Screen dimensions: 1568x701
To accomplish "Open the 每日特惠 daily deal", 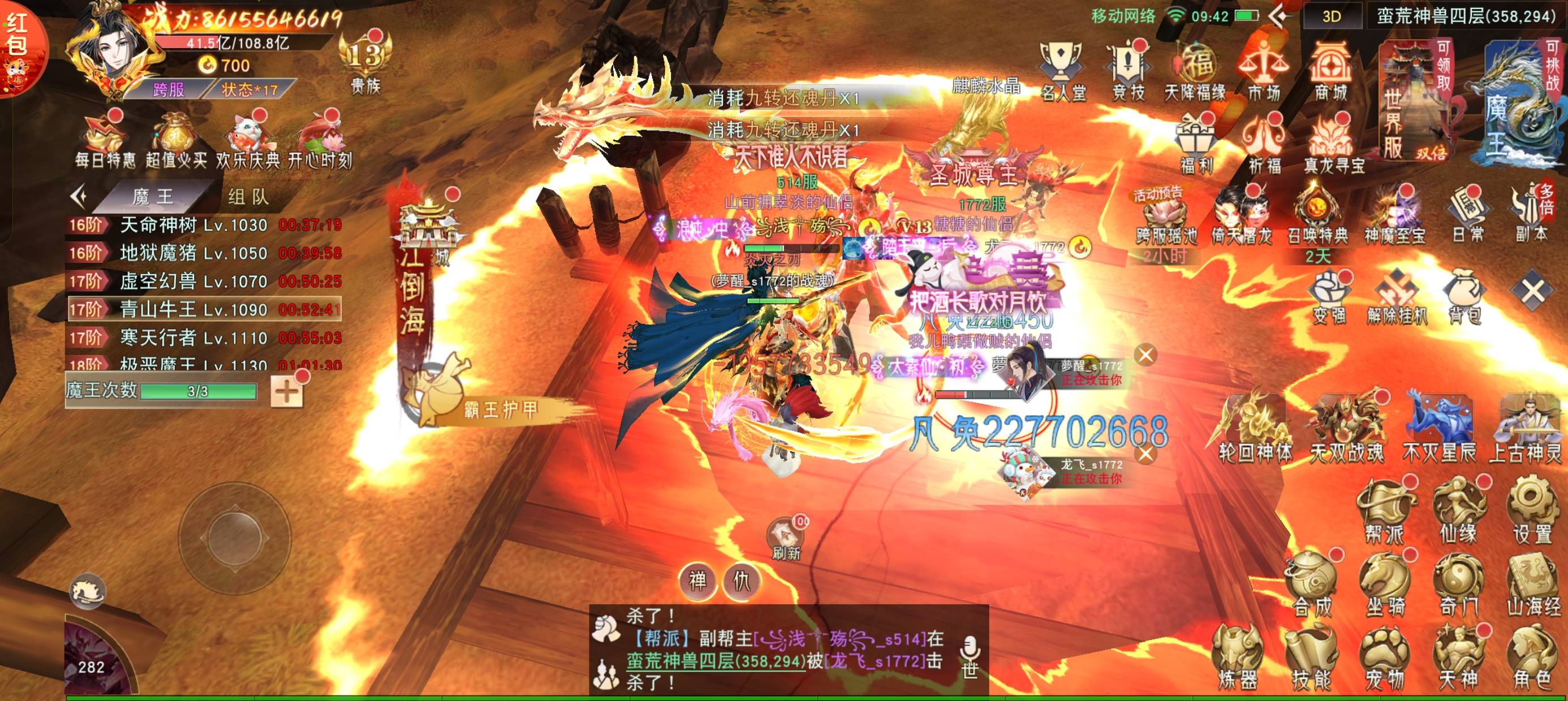I will (x=105, y=141).
